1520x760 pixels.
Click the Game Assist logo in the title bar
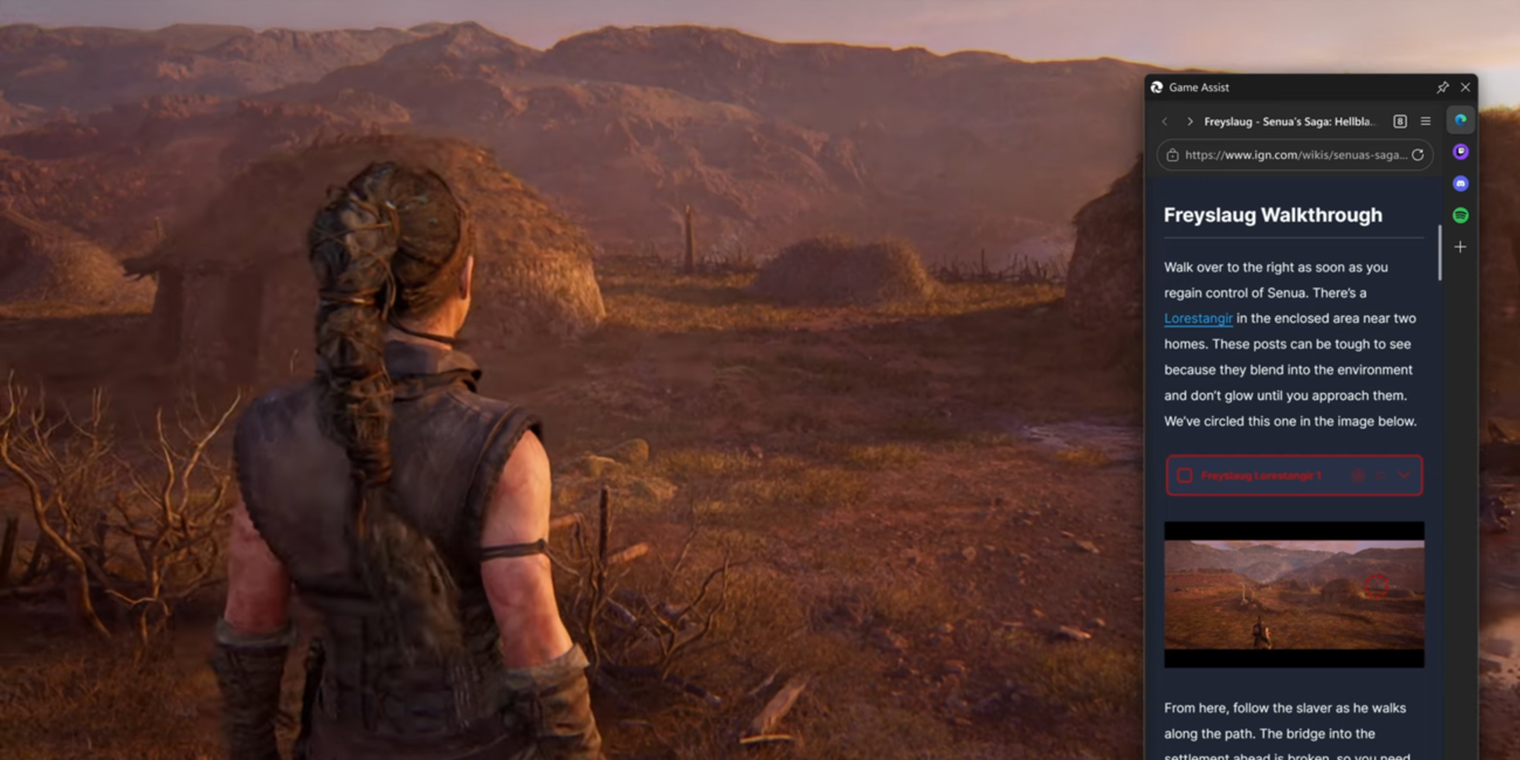(x=1158, y=87)
